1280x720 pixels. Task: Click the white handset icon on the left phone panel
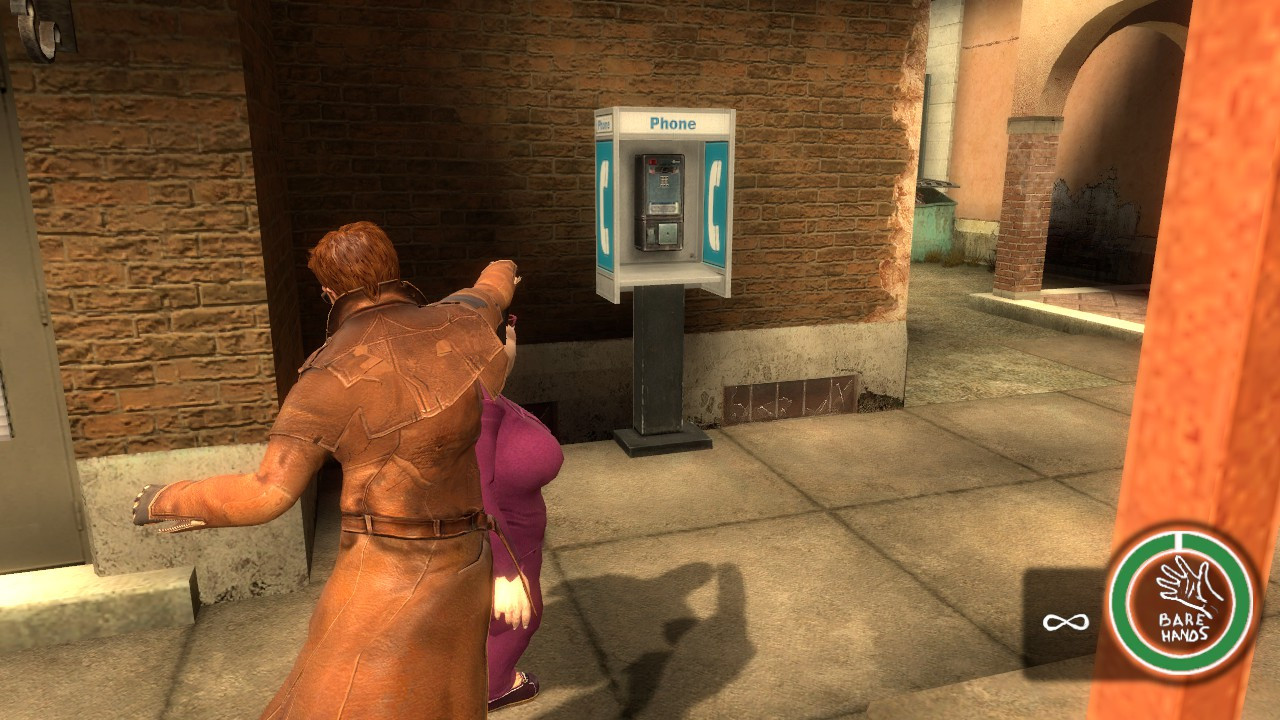click(604, 205)
